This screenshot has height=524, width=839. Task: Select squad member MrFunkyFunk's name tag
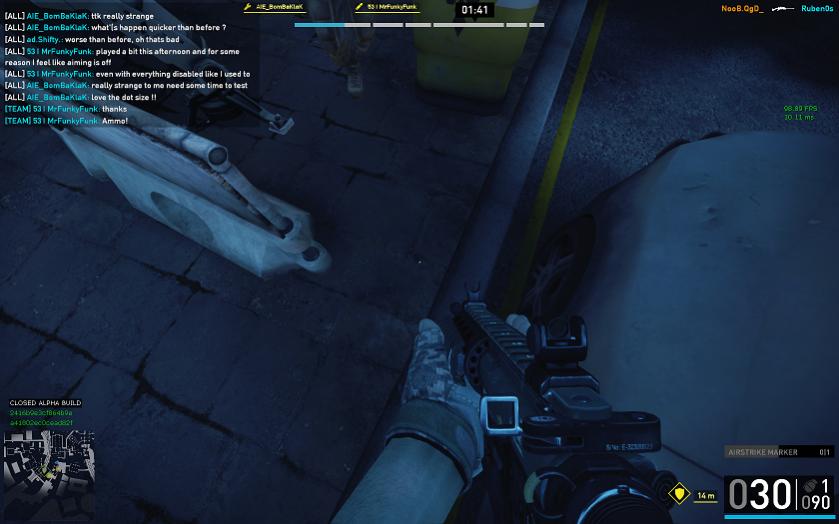pos(390,7)
